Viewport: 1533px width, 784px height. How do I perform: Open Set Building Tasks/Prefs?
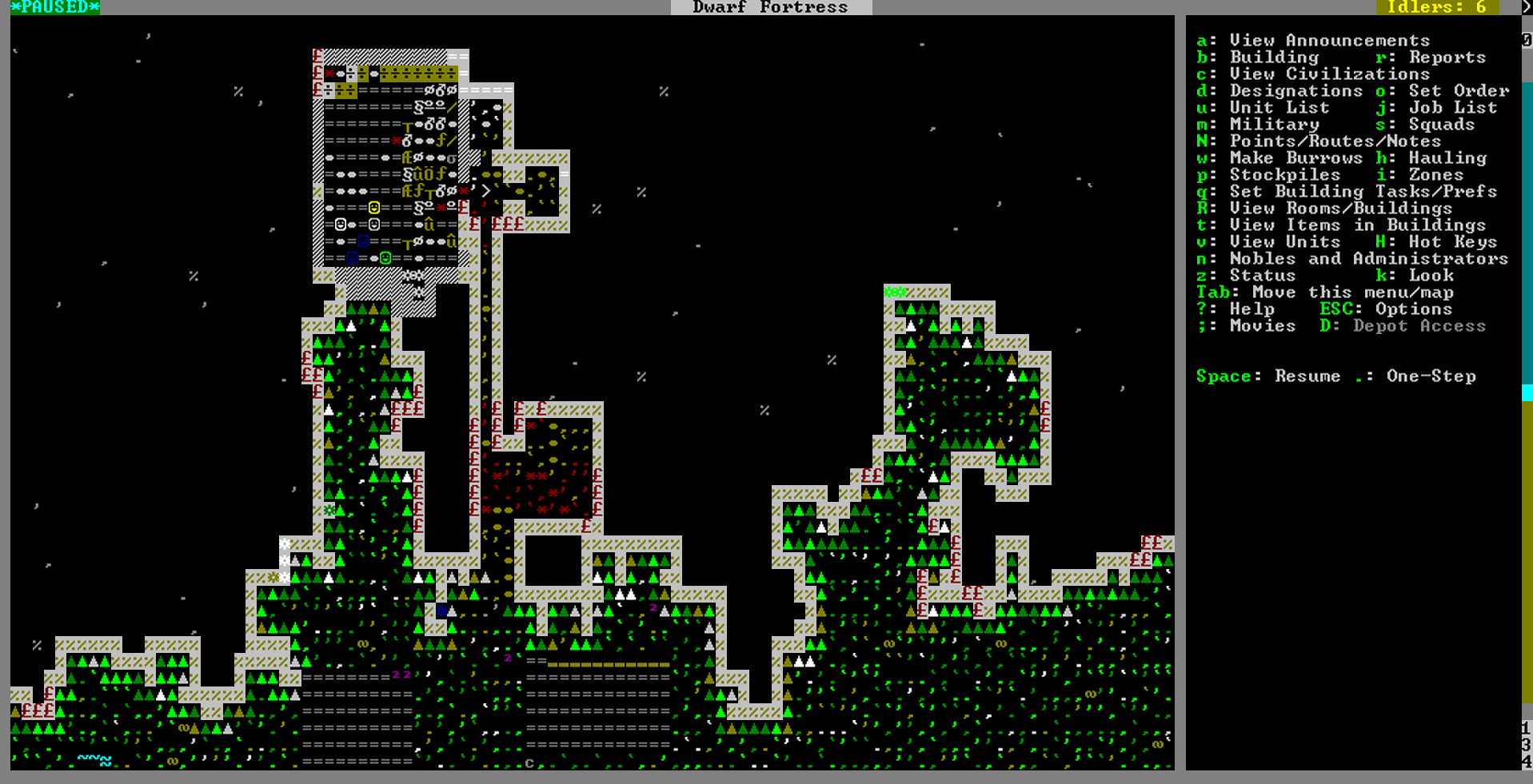1363,191
